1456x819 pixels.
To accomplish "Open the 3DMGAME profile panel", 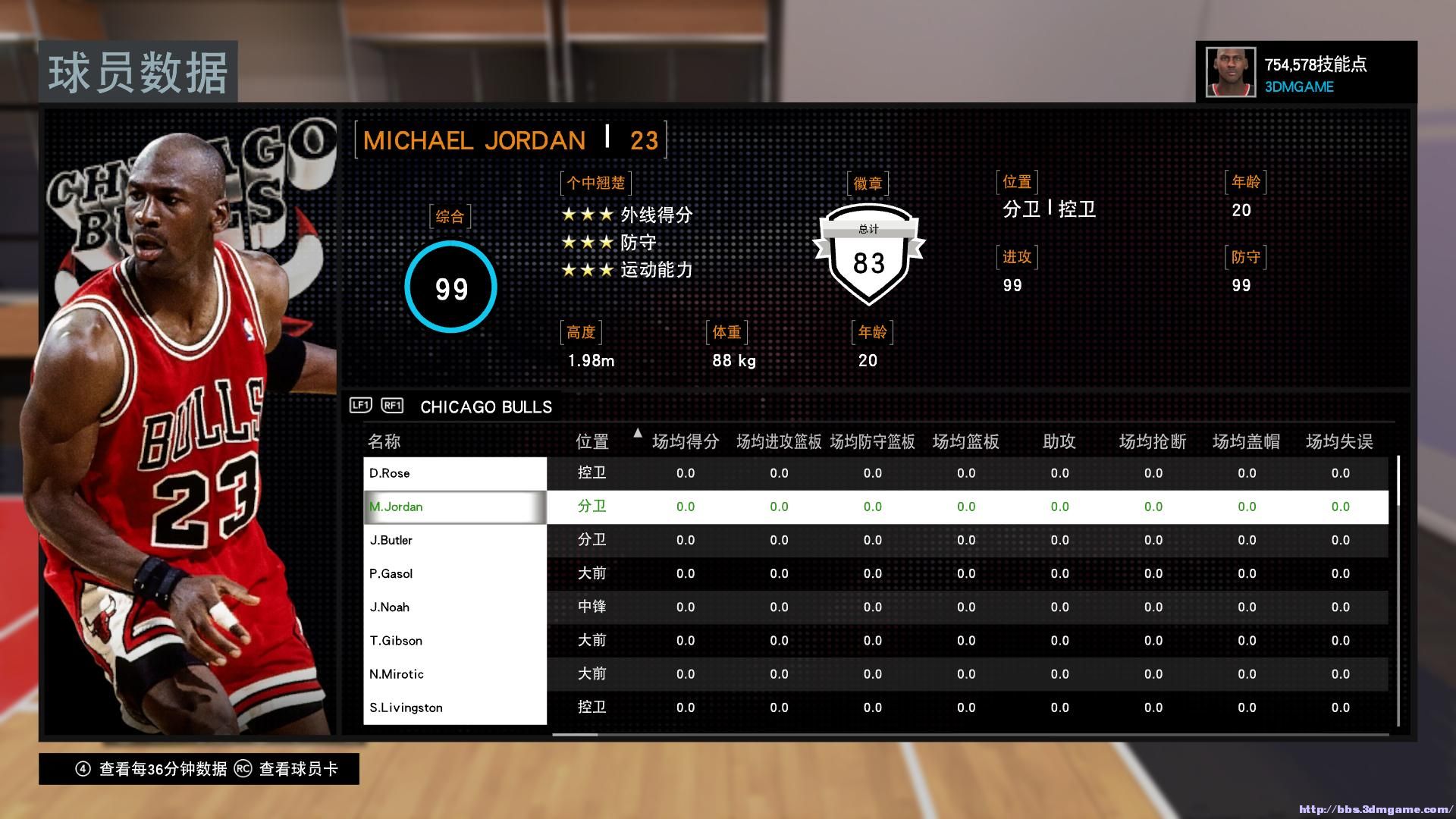I will [1306, 73].
